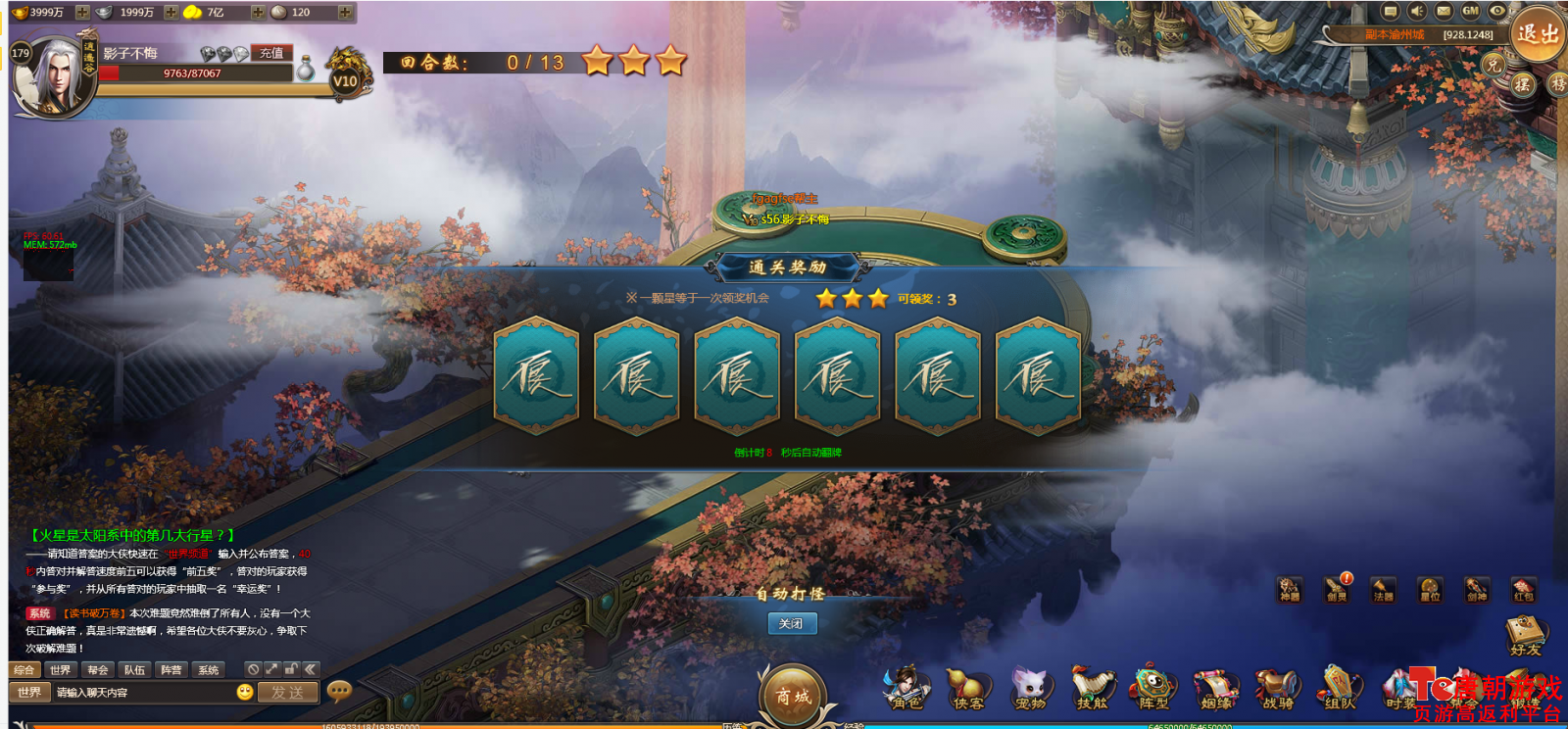Image resolution: width=1568 pixels, height=729 pixels.
Task: Open the 角色 character panel
Action: [906, 689]
